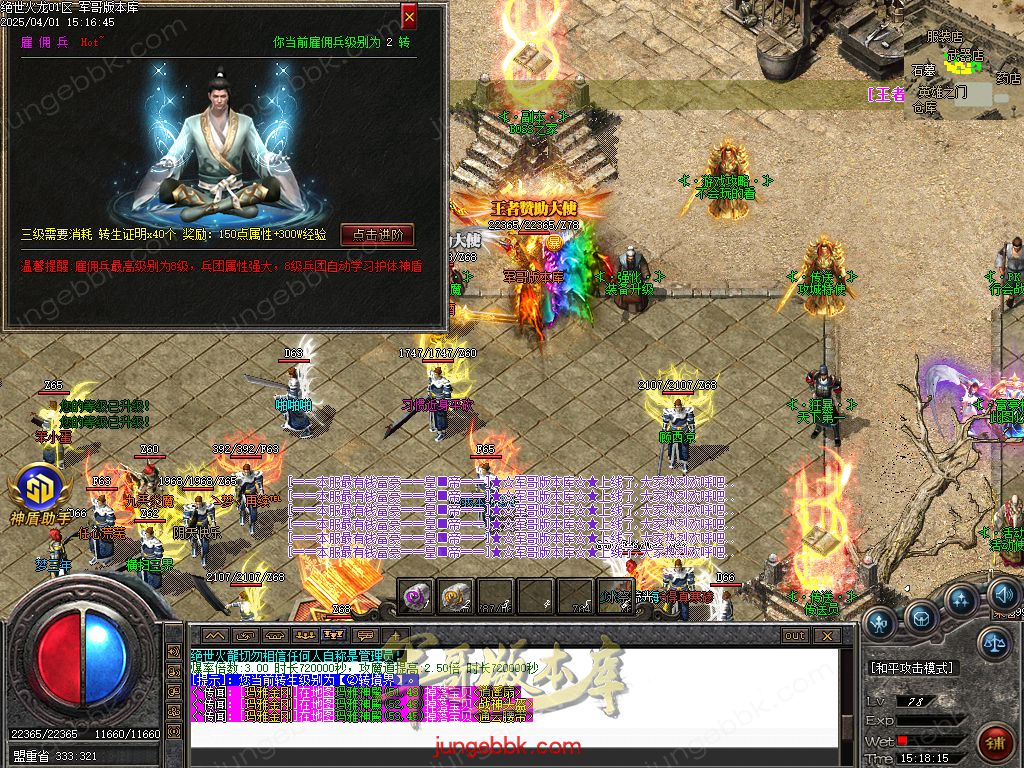The image size is (1024, 768).
Task: Toggle sound with the speaker button
Action: coord(1003,597)
